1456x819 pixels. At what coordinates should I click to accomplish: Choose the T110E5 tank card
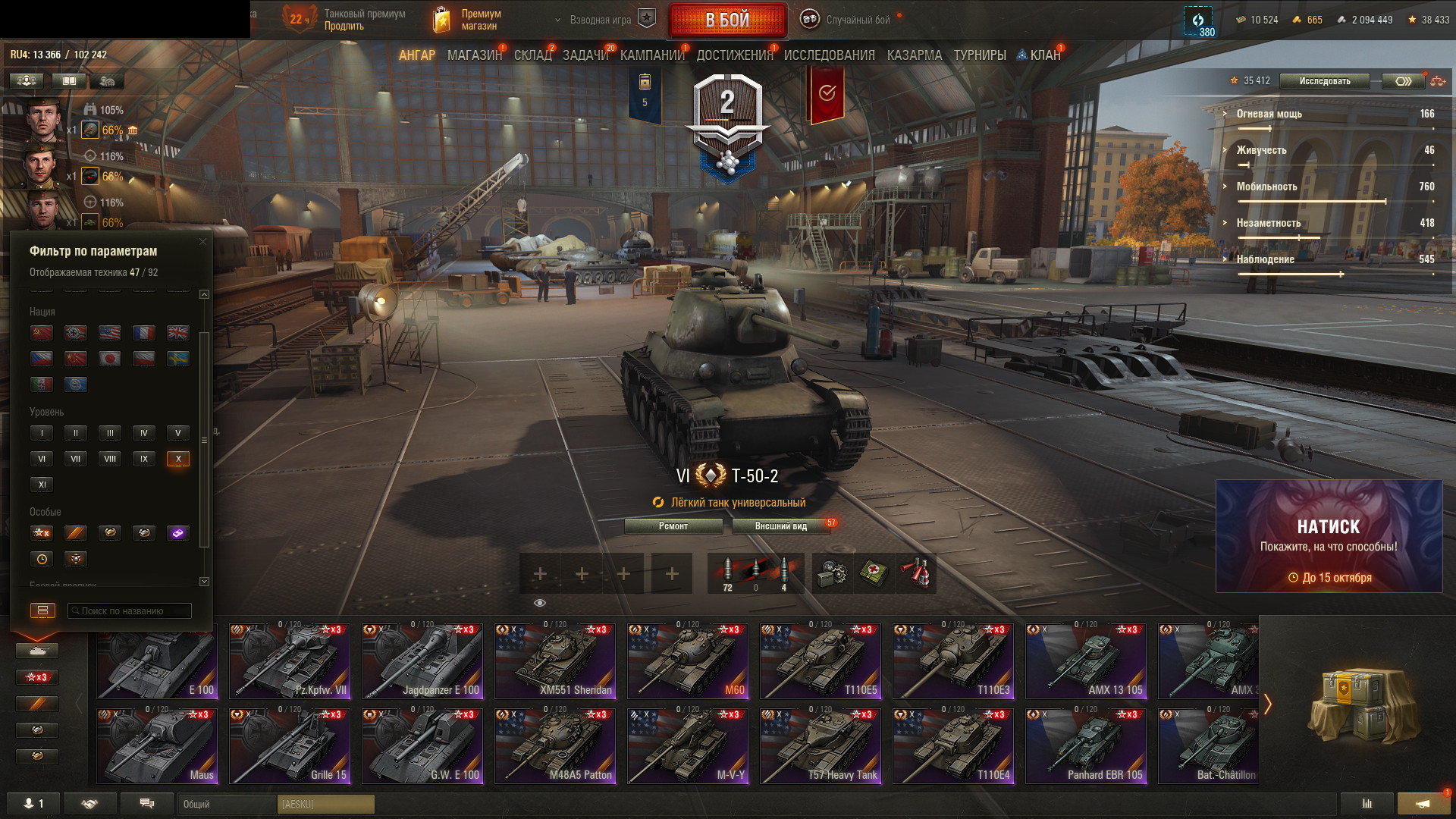821,661
